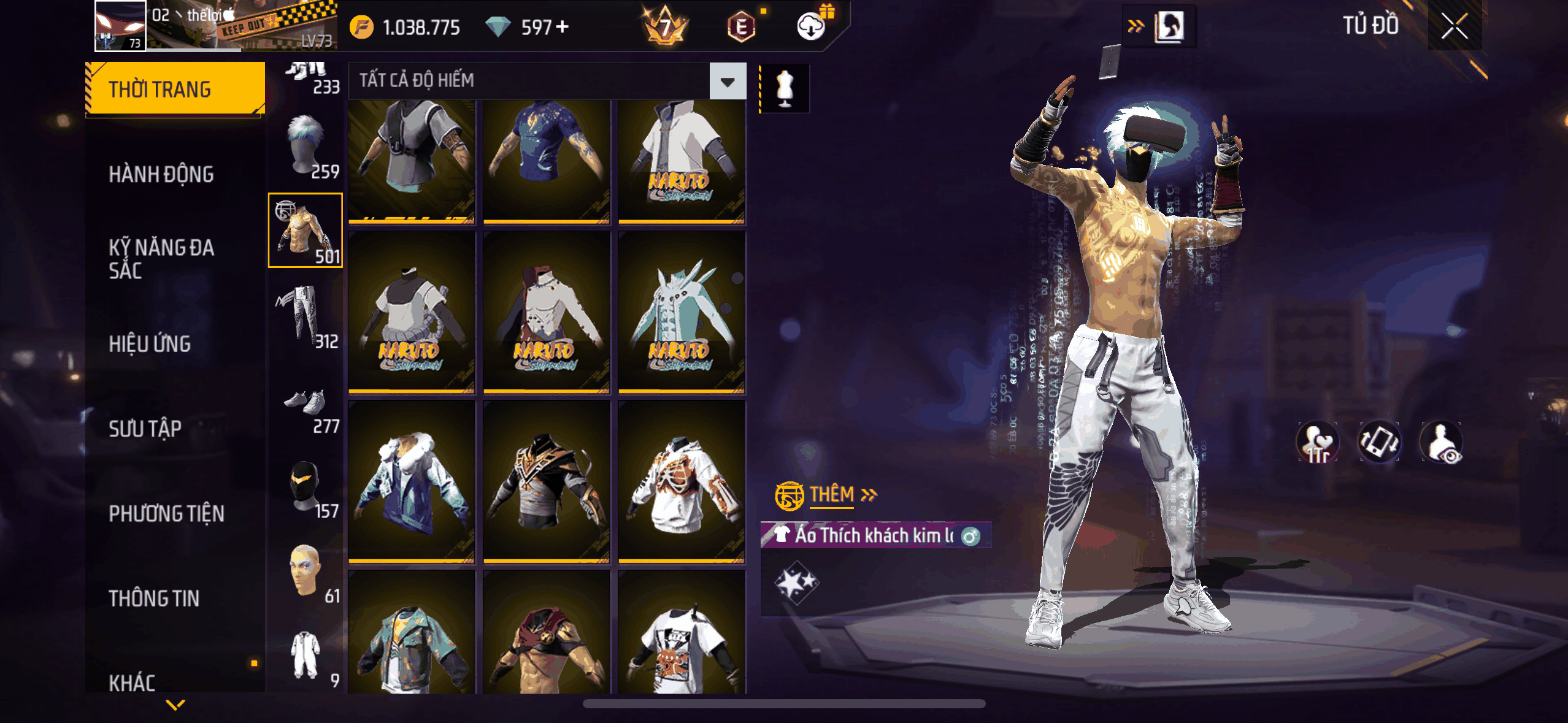Select the mask category showing 157
The height and width of the screenshot is (723, 1568).
point(306,489)
